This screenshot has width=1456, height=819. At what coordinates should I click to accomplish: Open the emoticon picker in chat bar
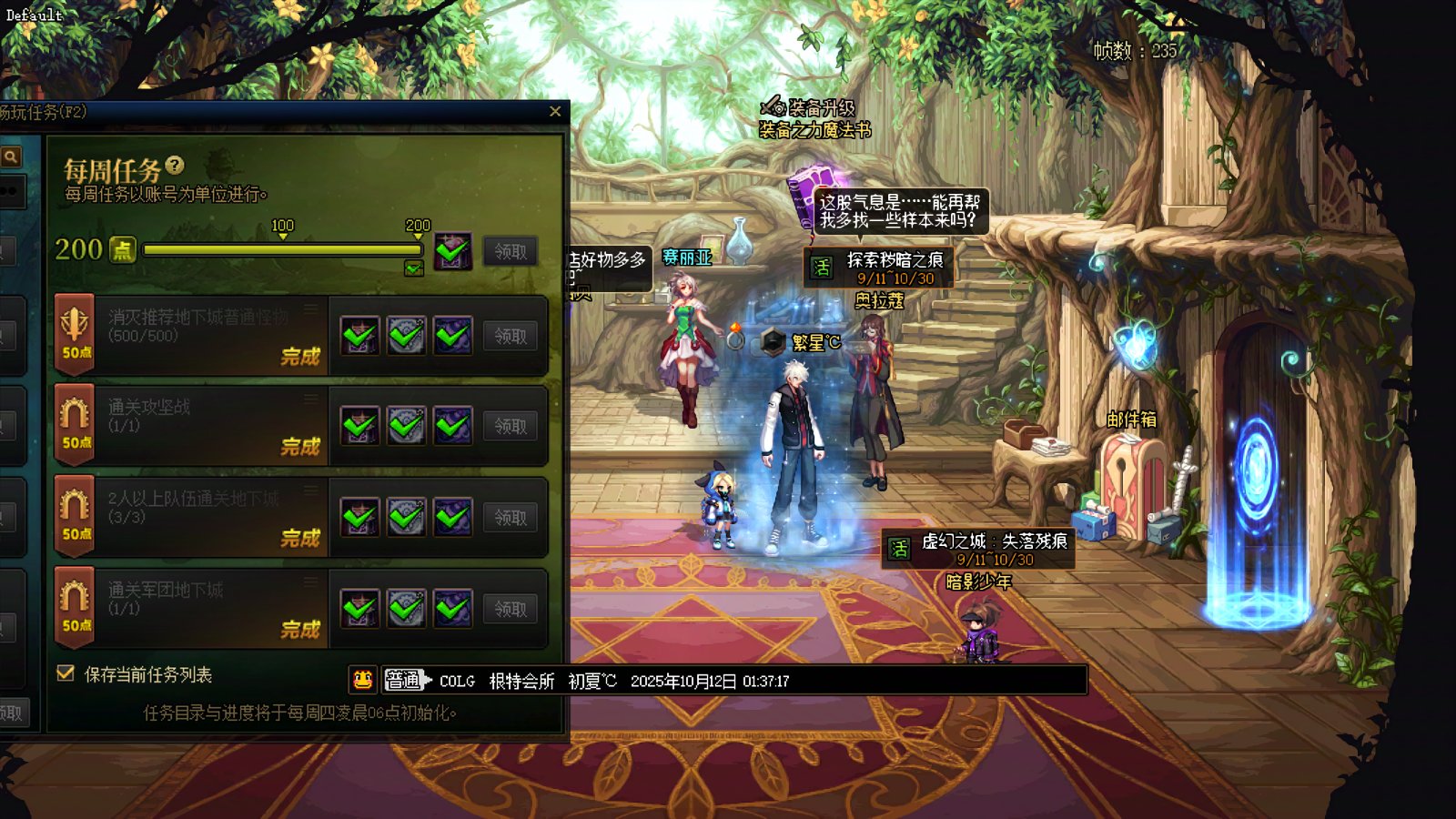tap(362, 680)
